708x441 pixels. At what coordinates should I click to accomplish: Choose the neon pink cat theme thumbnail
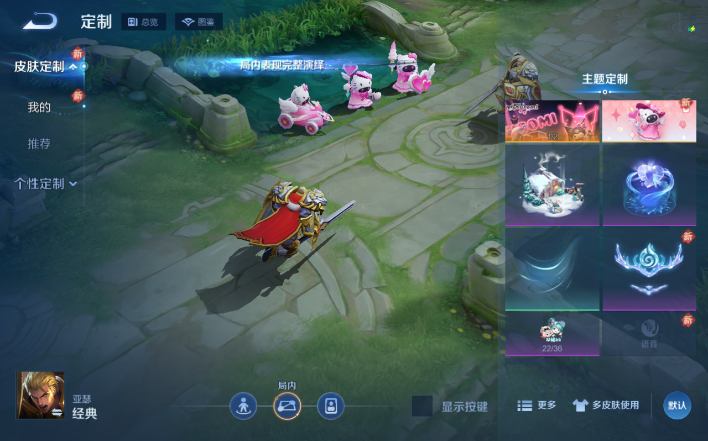552,120
